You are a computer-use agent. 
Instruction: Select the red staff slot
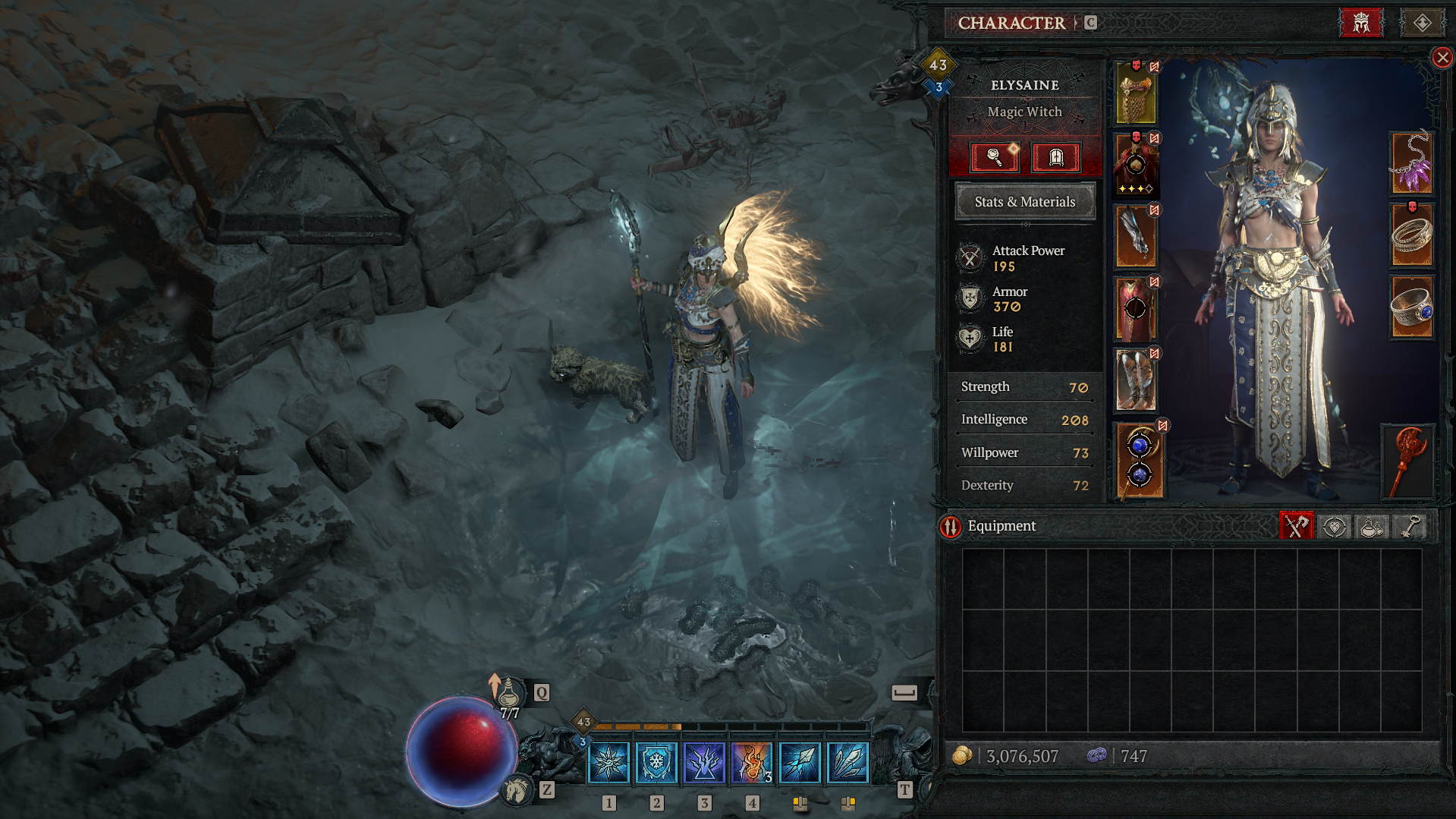1409,461
